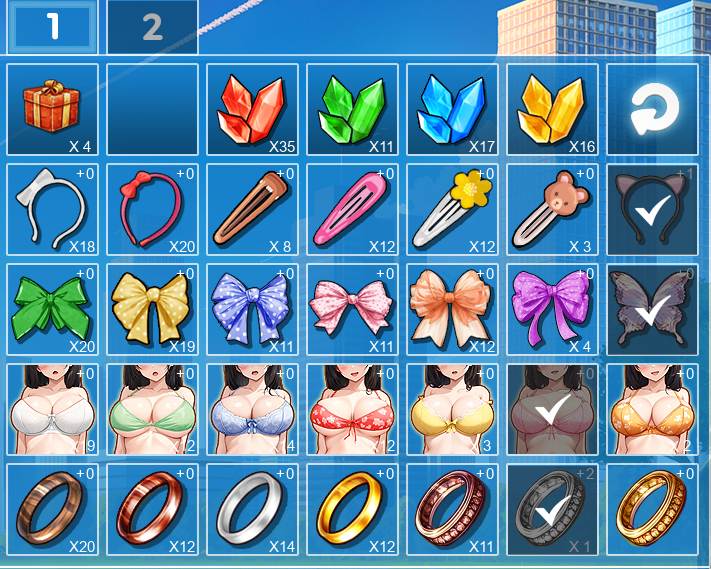
Task: Pick the green ribbon bow
Action: coord(52,310)
